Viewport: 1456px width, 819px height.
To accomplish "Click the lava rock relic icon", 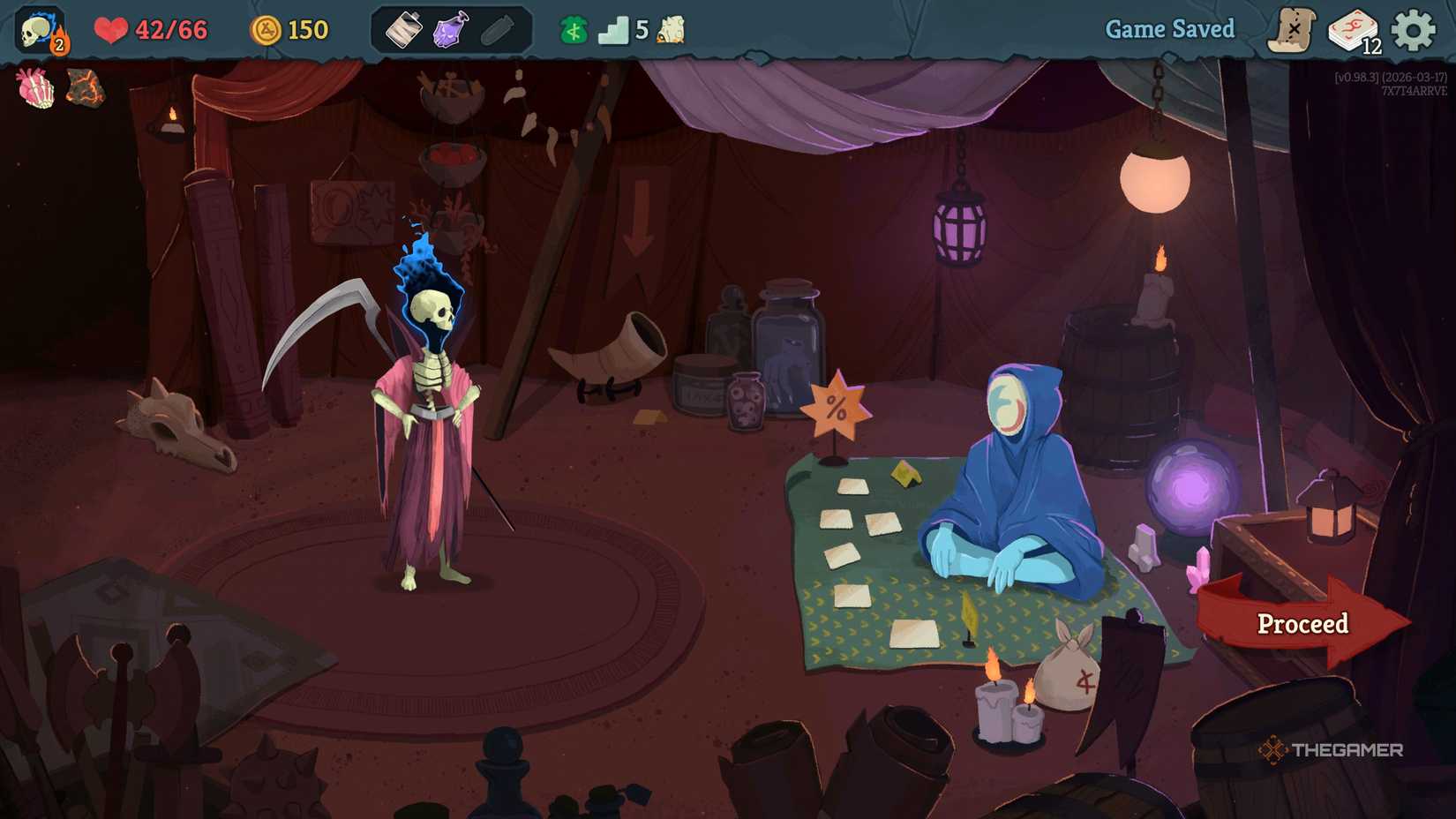I will click(x=86, y=87).
